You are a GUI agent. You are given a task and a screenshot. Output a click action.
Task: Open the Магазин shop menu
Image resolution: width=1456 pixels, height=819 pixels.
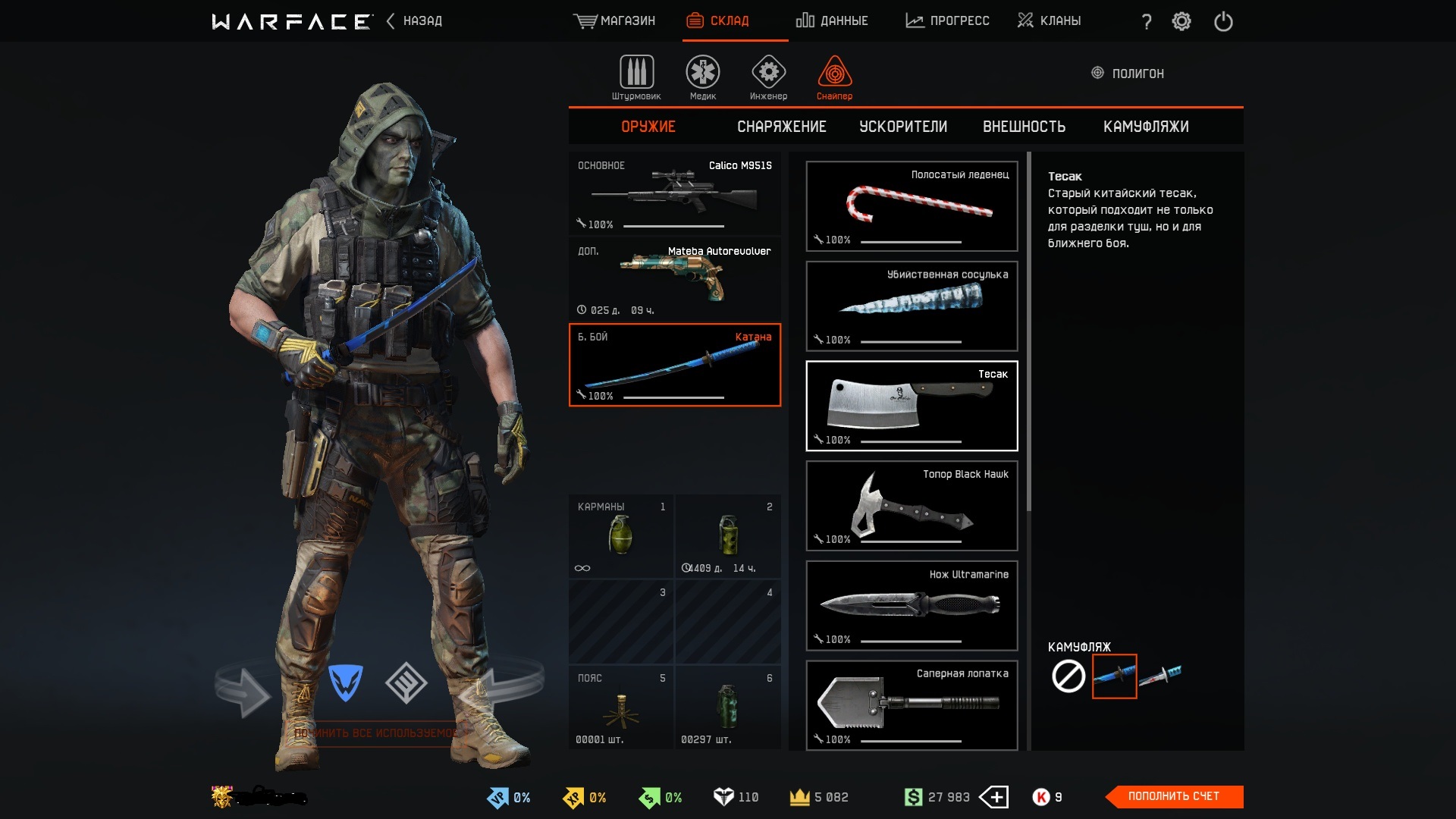coord(614,20)
